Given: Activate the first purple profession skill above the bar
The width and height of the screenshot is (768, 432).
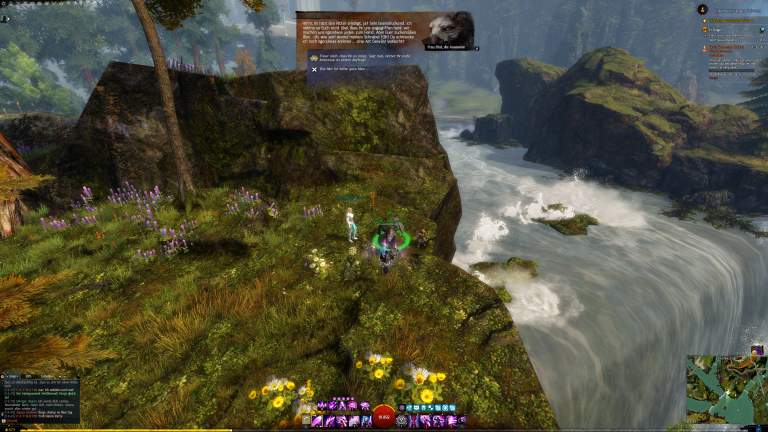Looking at the screenshot, I should pyautogui.click(x=321, y=407).
